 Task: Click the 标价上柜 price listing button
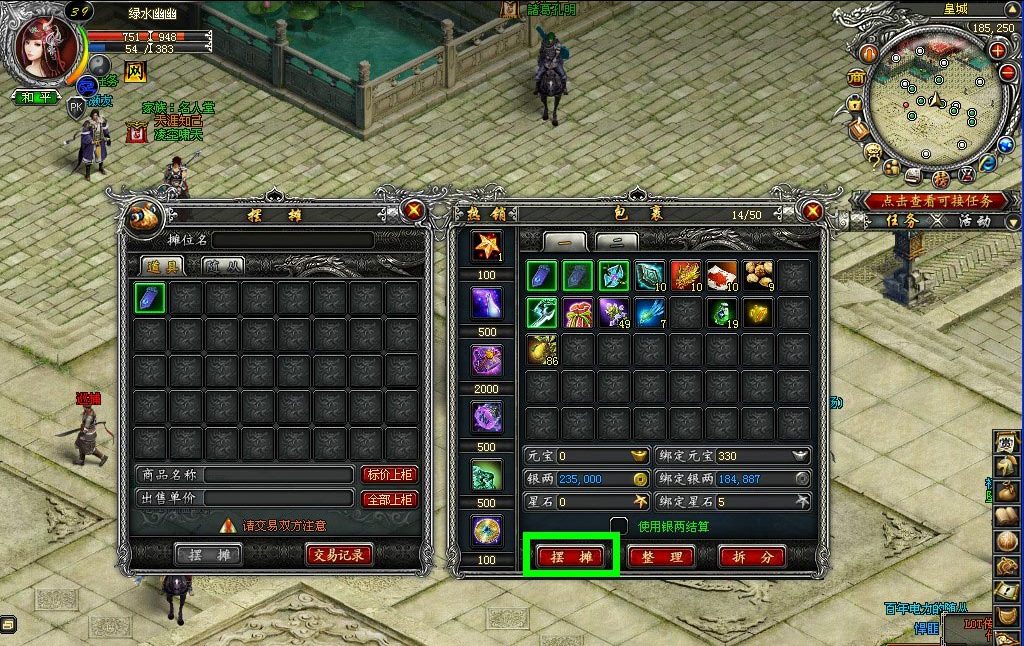click(389, 475)
